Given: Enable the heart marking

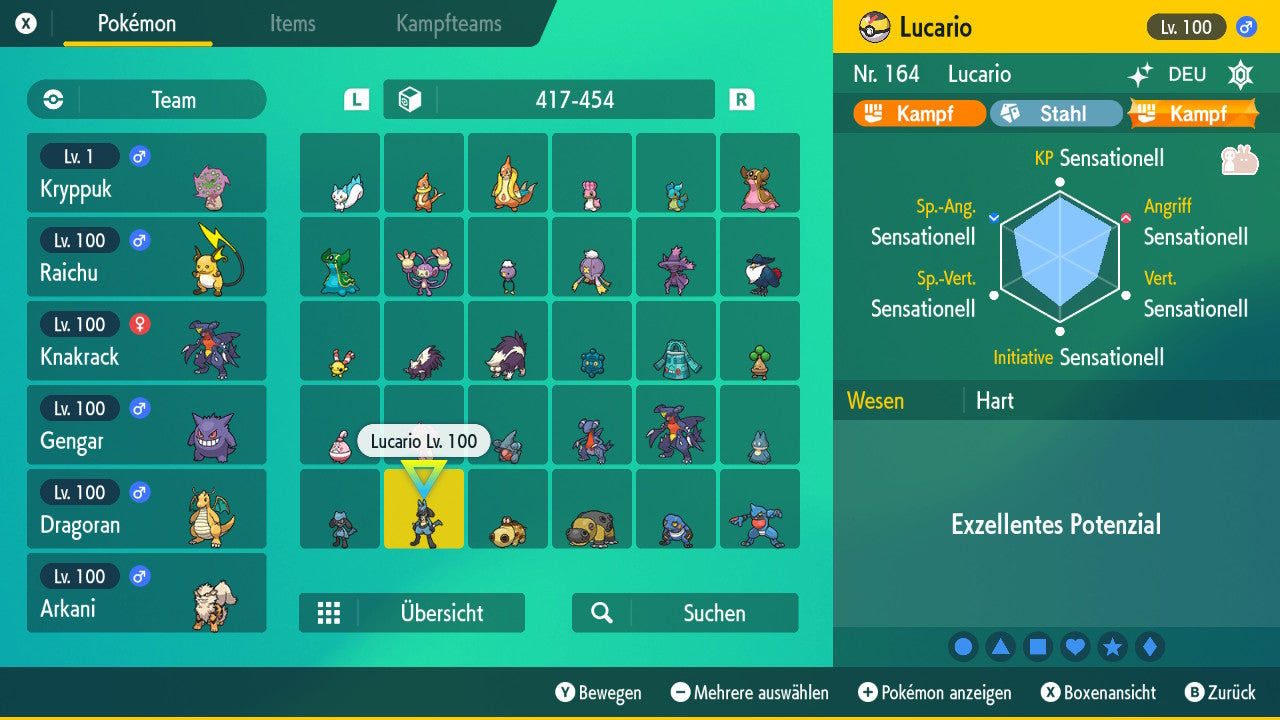Looking at the screenshot, I should pos(1075,647).
